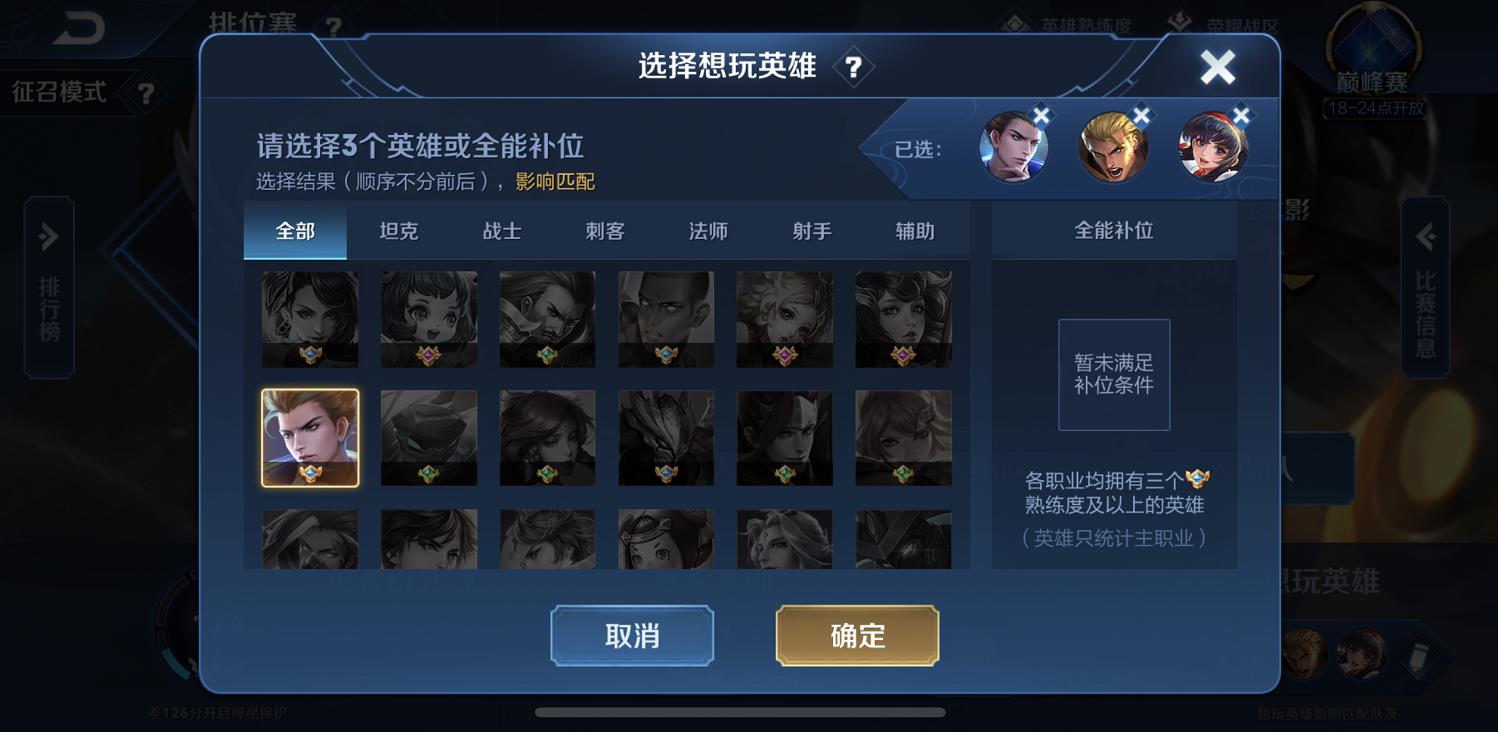Screen dimensions: 1498x732
Task: Remove the first selected hero via its X
Action: (1042, 115)
